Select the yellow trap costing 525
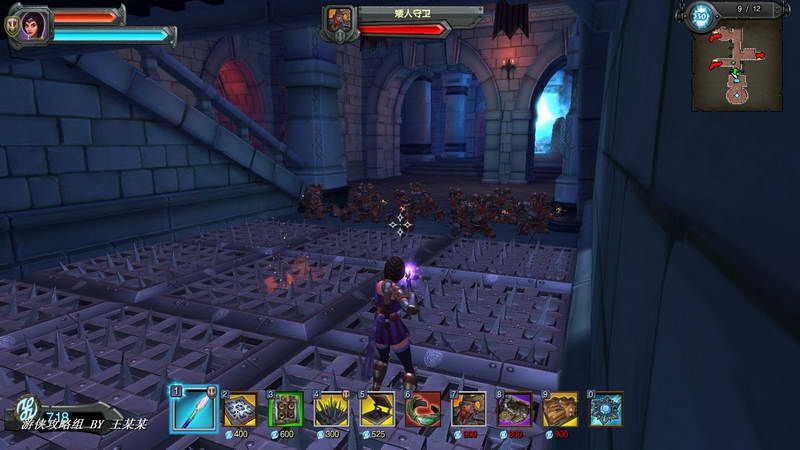800x450 pixels. (377, 410)
